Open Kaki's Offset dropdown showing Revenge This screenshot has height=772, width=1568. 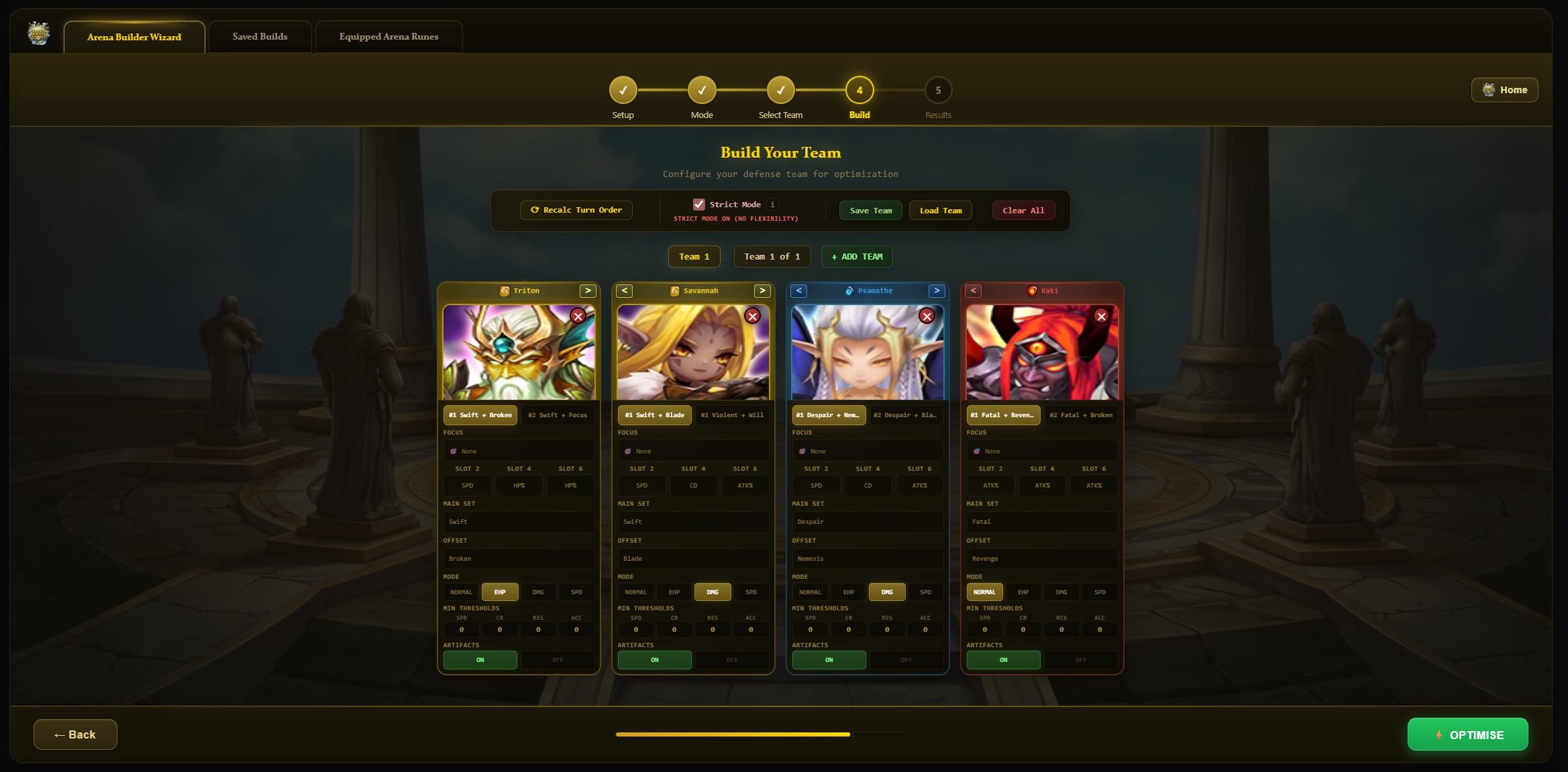(1042, 559)
